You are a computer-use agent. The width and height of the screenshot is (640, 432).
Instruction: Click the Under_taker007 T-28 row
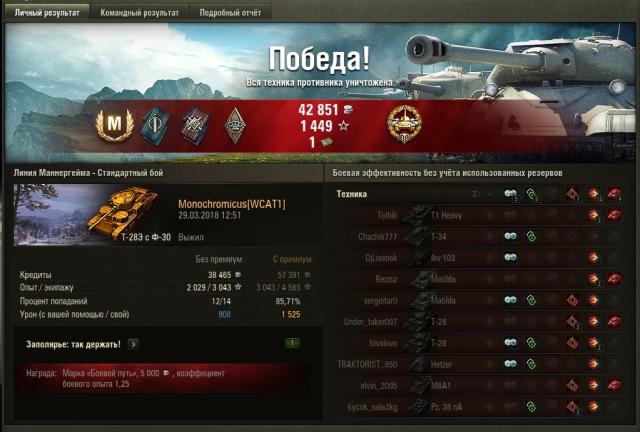[480, 322]
